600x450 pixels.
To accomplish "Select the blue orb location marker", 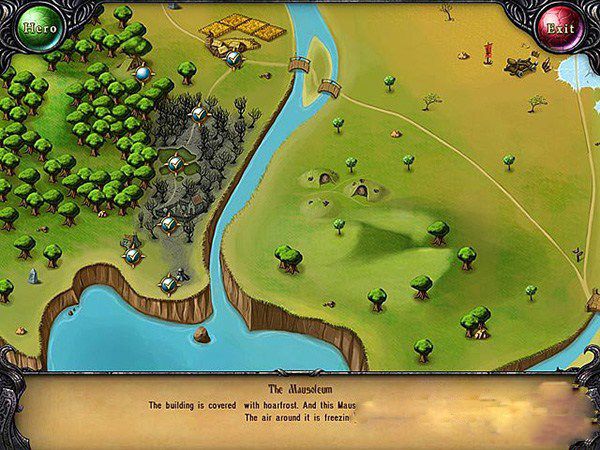I will pos(142,73).
